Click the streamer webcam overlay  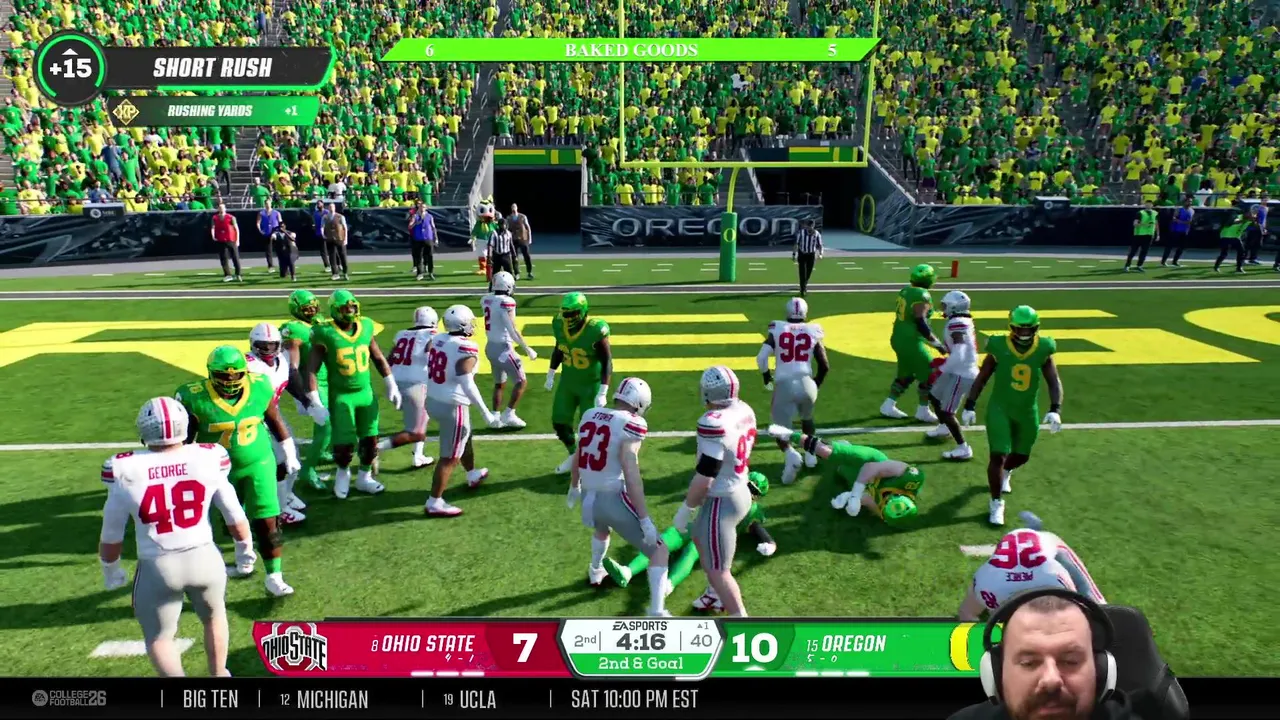[1060, 655]
